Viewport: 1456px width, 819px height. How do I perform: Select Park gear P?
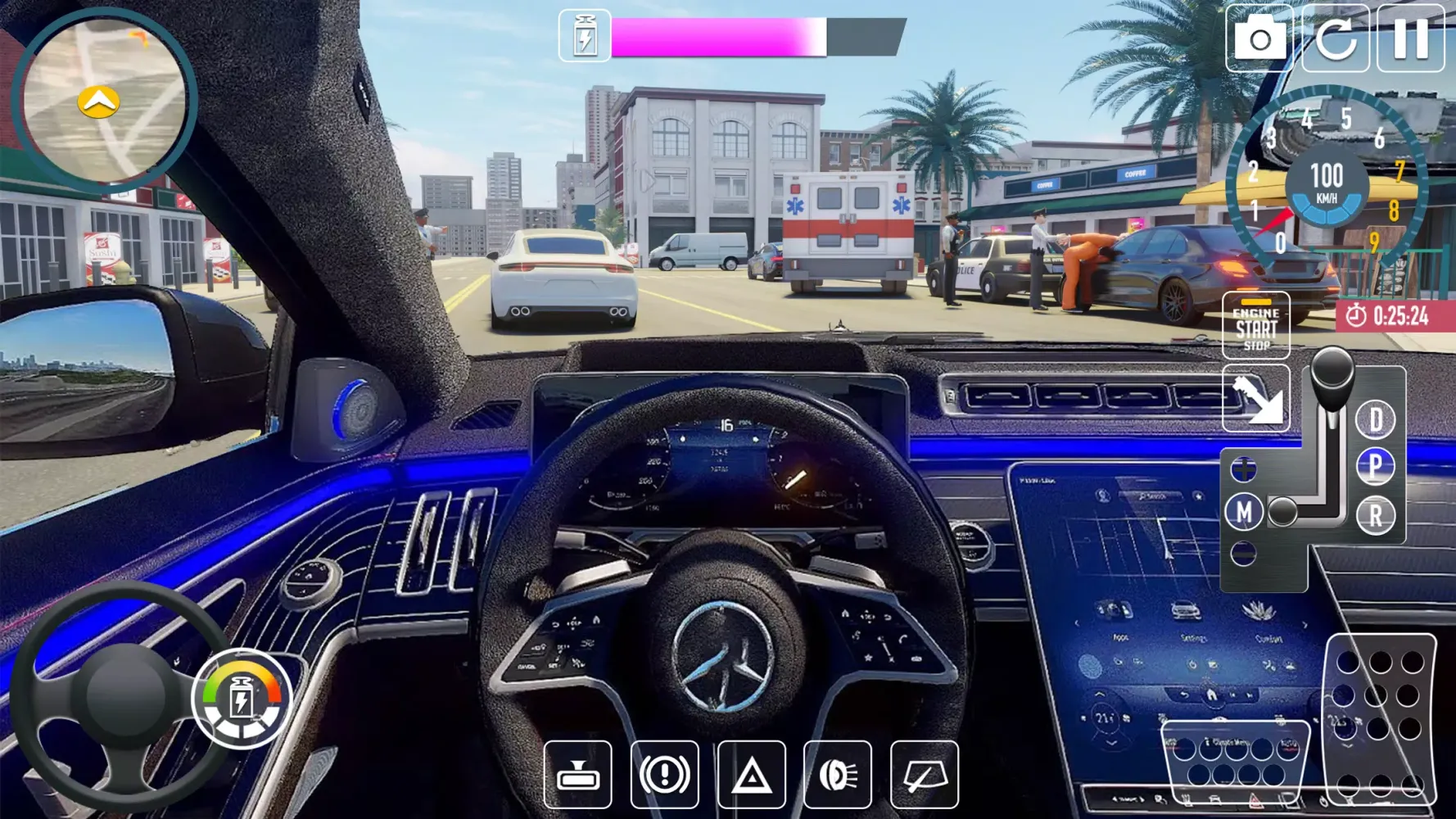tap(1377, 465)
